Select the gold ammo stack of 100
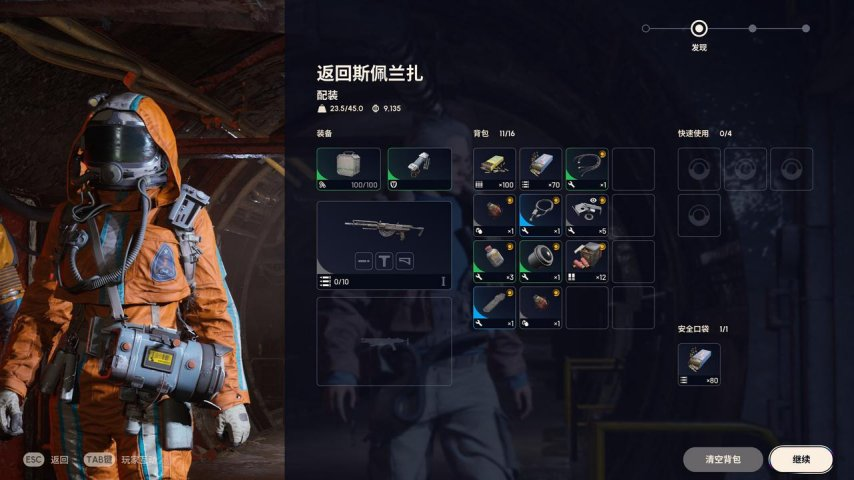Screen dimensions: 854x480 tap(494, 169)
